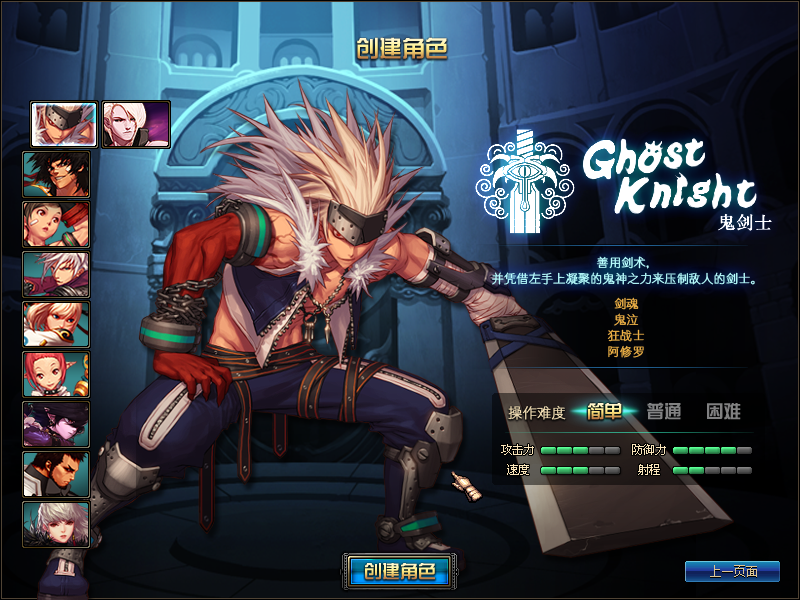Click the 创建角色 create character button
Screen dimensions: 800x600
(x=400, y=571)
